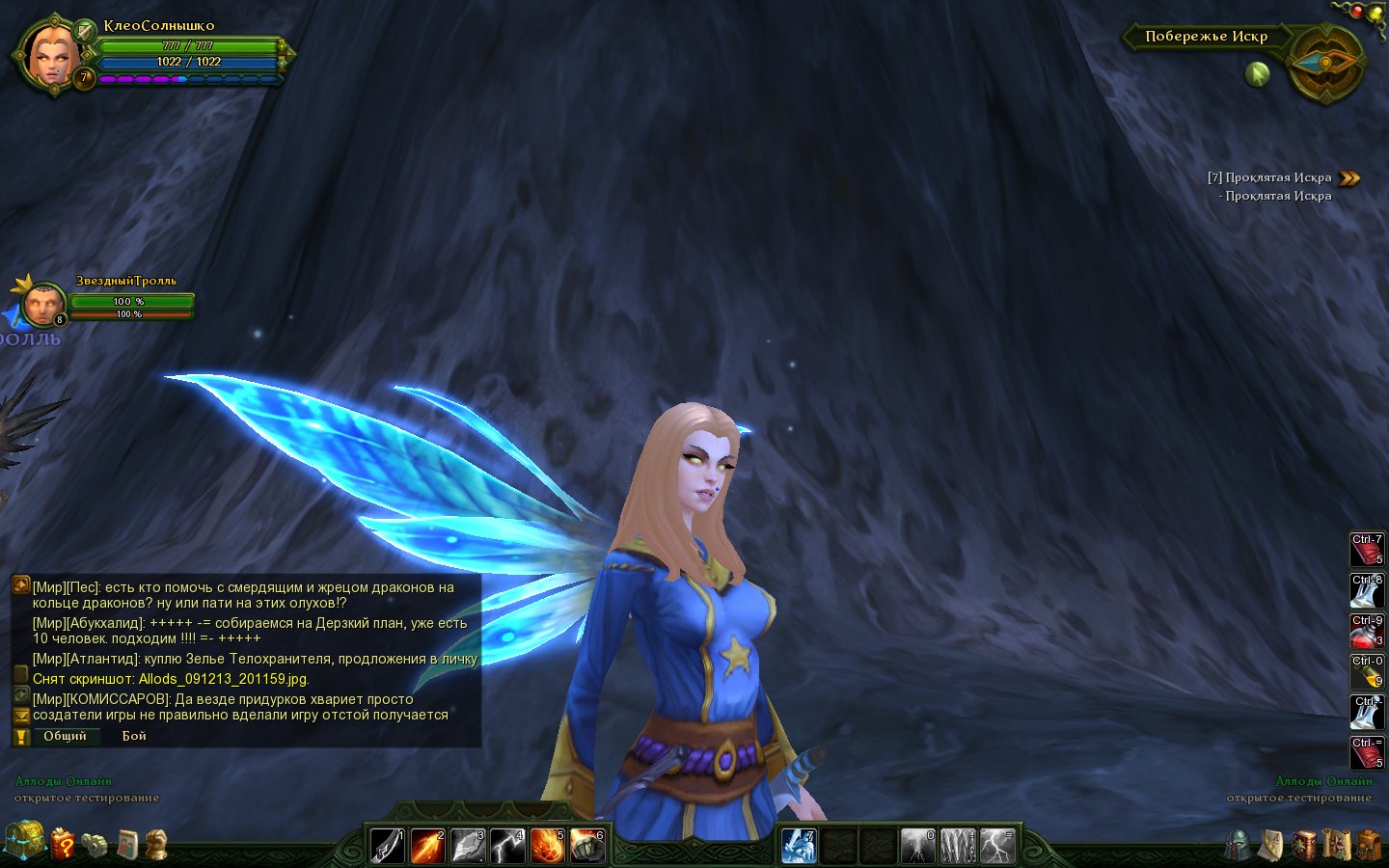Open the red question mark help book
1389x868 pixels.
click(63, 844)
